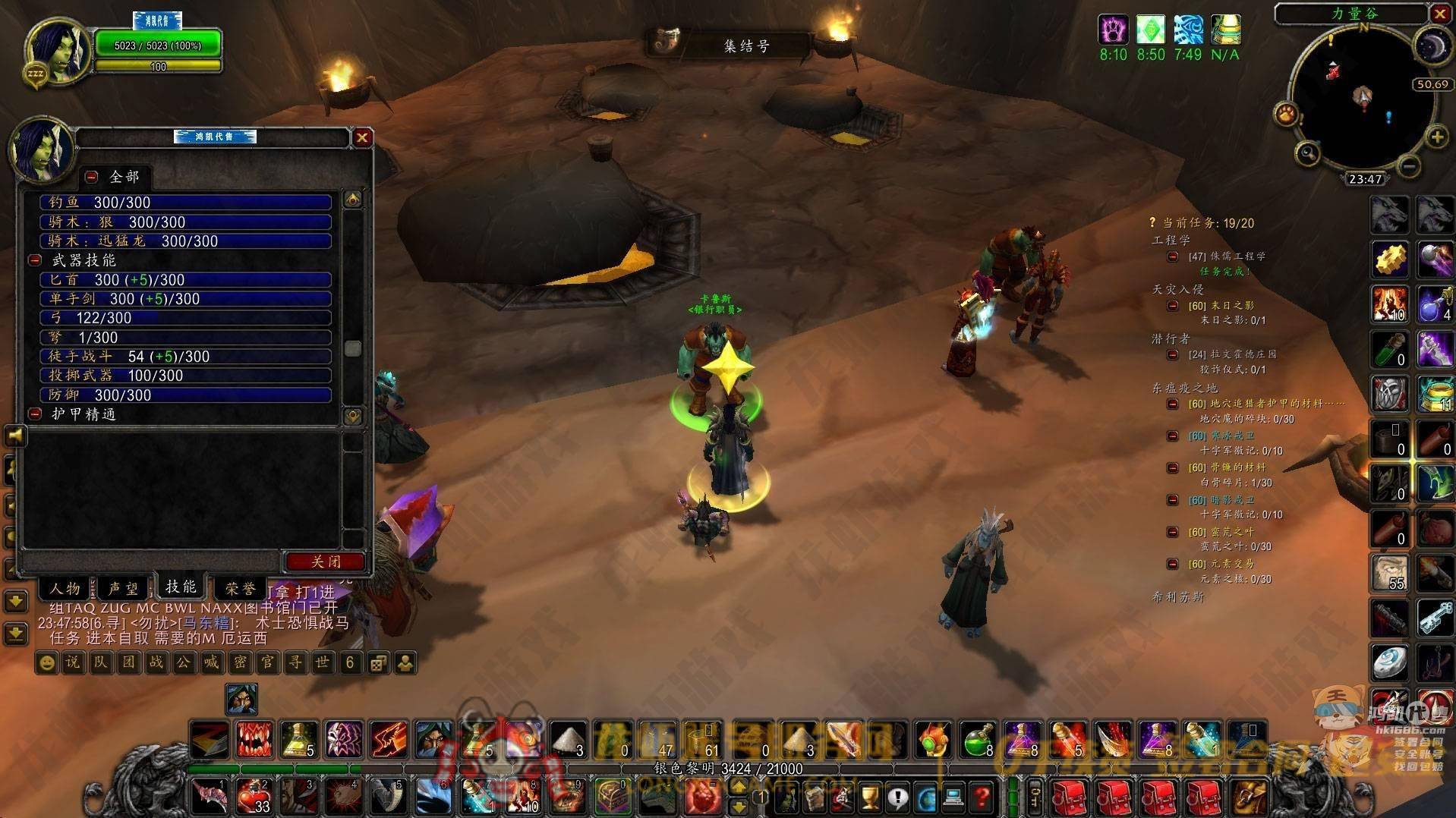Viewport: 1456px width, 818px height.
Task: Select the 喊 yell chat button
Action: pyautogui.click(x=211, y=662)
